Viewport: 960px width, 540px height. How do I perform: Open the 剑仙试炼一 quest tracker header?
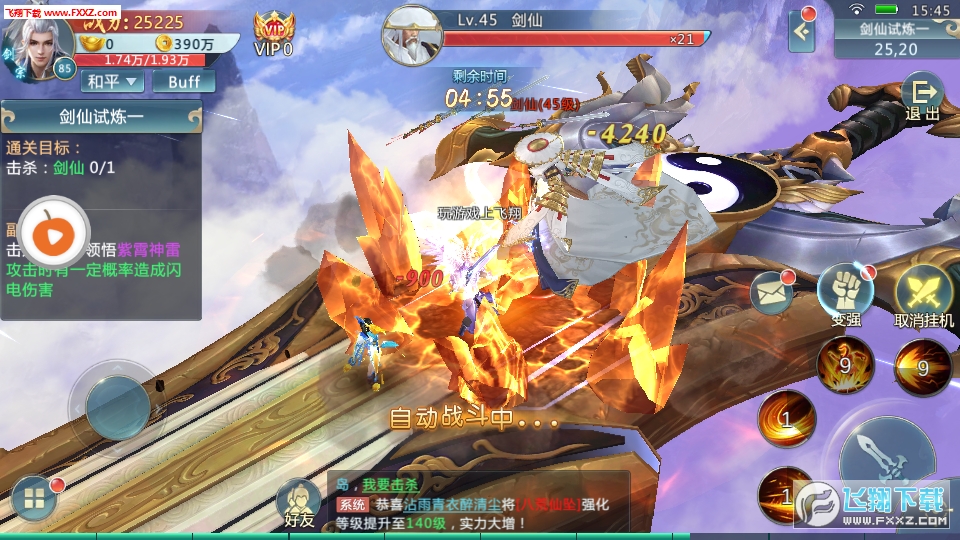coord(101,117)
